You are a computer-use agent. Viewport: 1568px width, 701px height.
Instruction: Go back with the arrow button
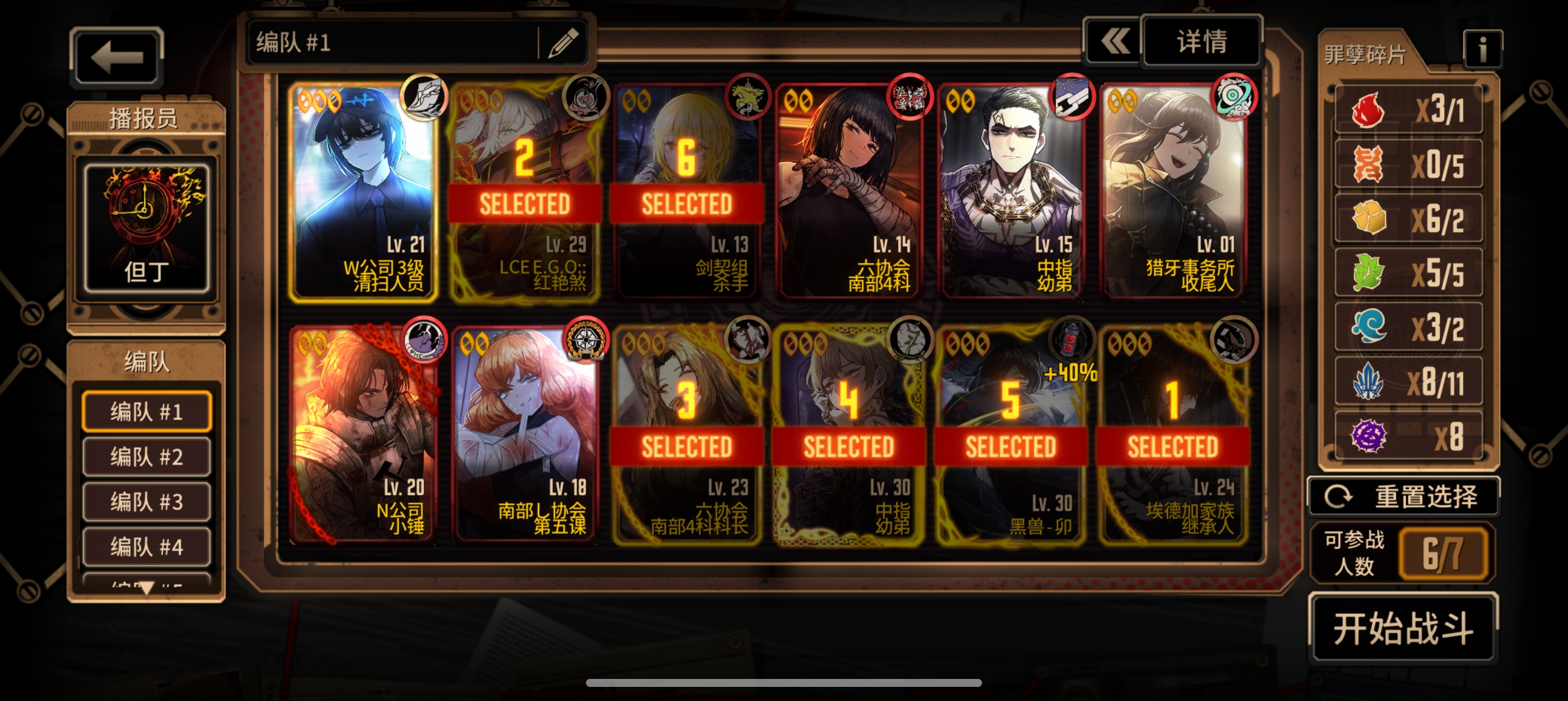pyautogui.click(x=117, y=58)
